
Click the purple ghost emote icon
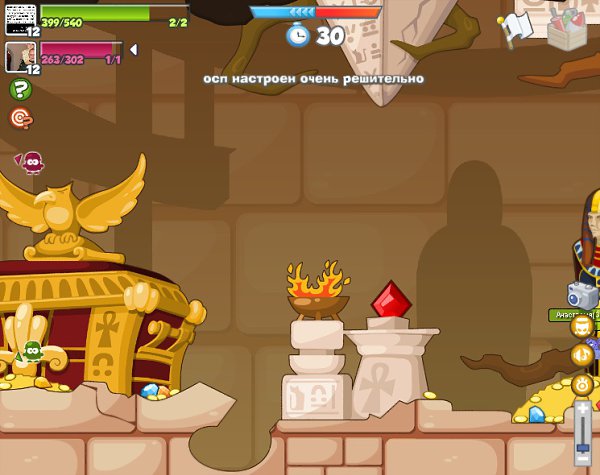[33, 161]
